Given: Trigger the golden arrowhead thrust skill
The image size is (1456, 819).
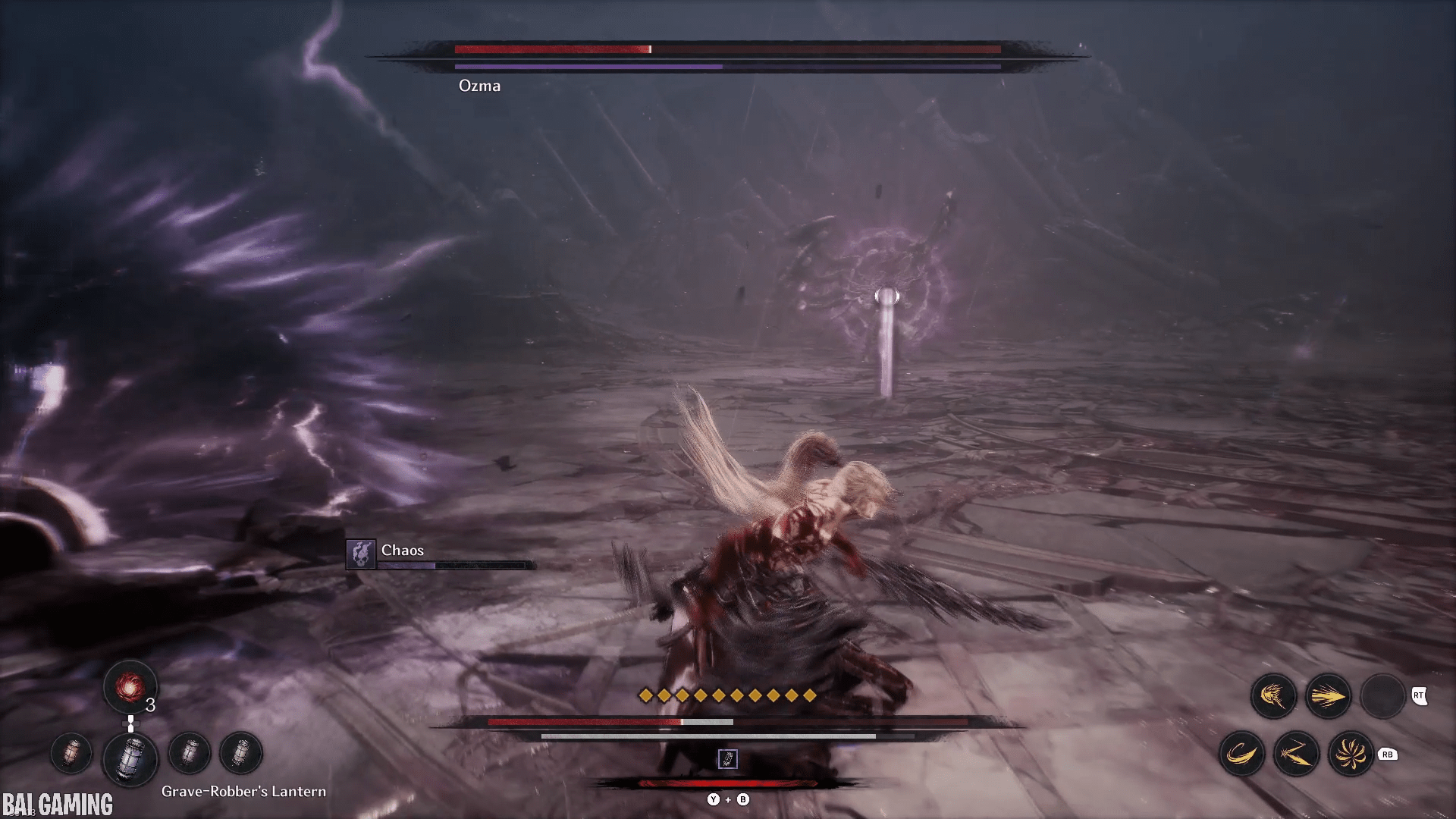Looking at the screenshot, I should coord(1328,696).
